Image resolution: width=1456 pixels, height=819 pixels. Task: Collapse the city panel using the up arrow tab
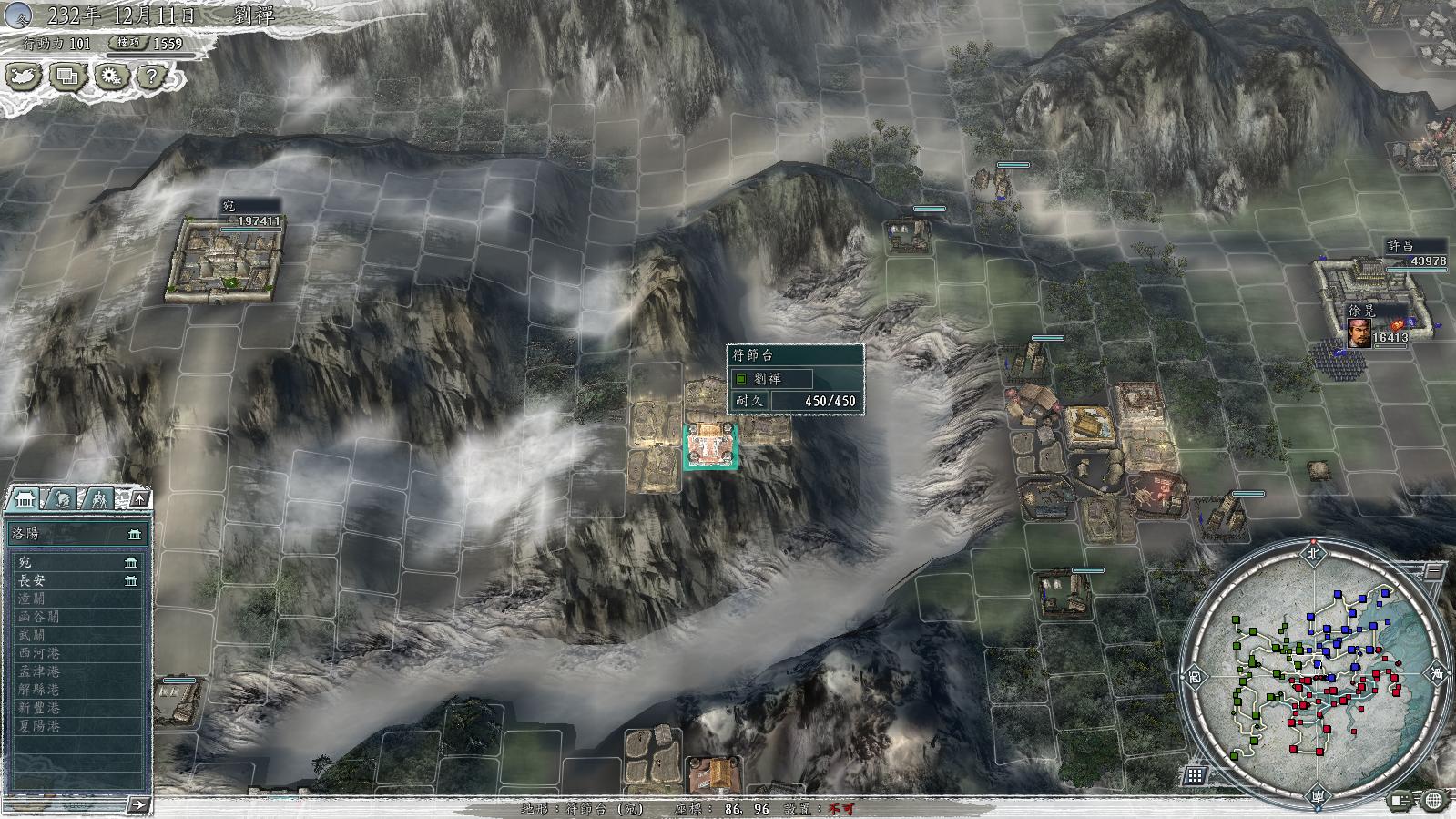(138, 499)
